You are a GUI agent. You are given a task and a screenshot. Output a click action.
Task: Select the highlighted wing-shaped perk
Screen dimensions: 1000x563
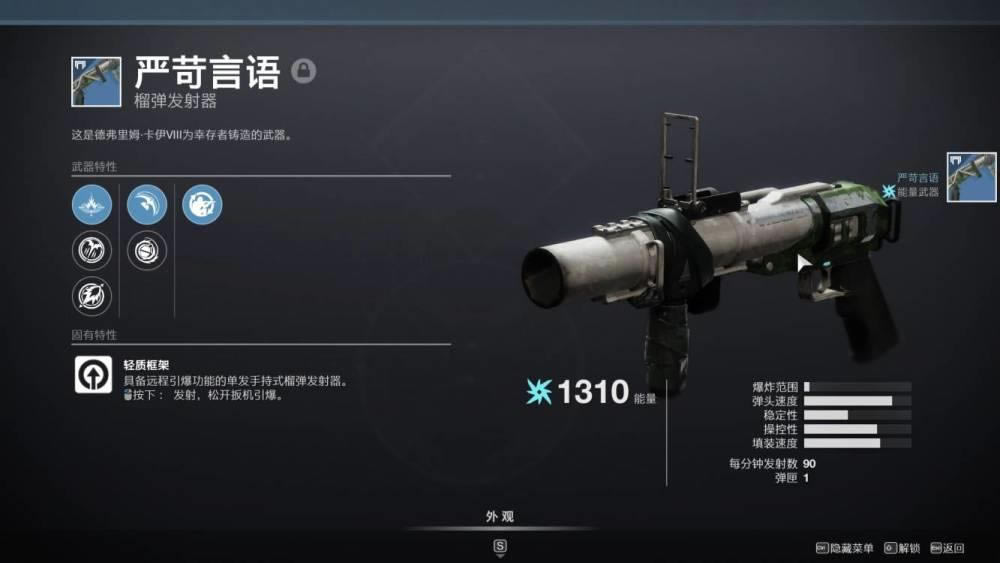point(147,204)
